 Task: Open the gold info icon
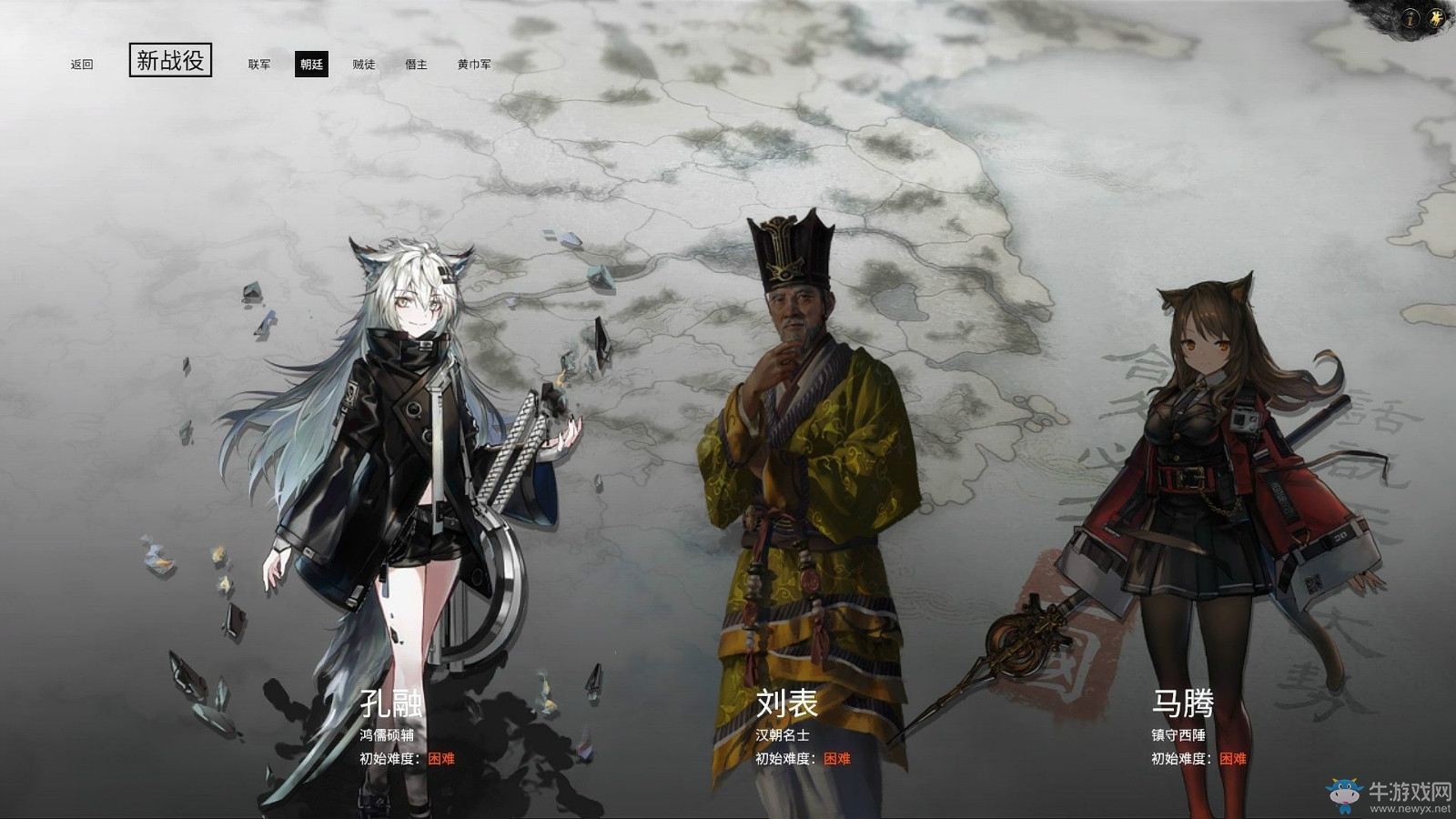1411,18
